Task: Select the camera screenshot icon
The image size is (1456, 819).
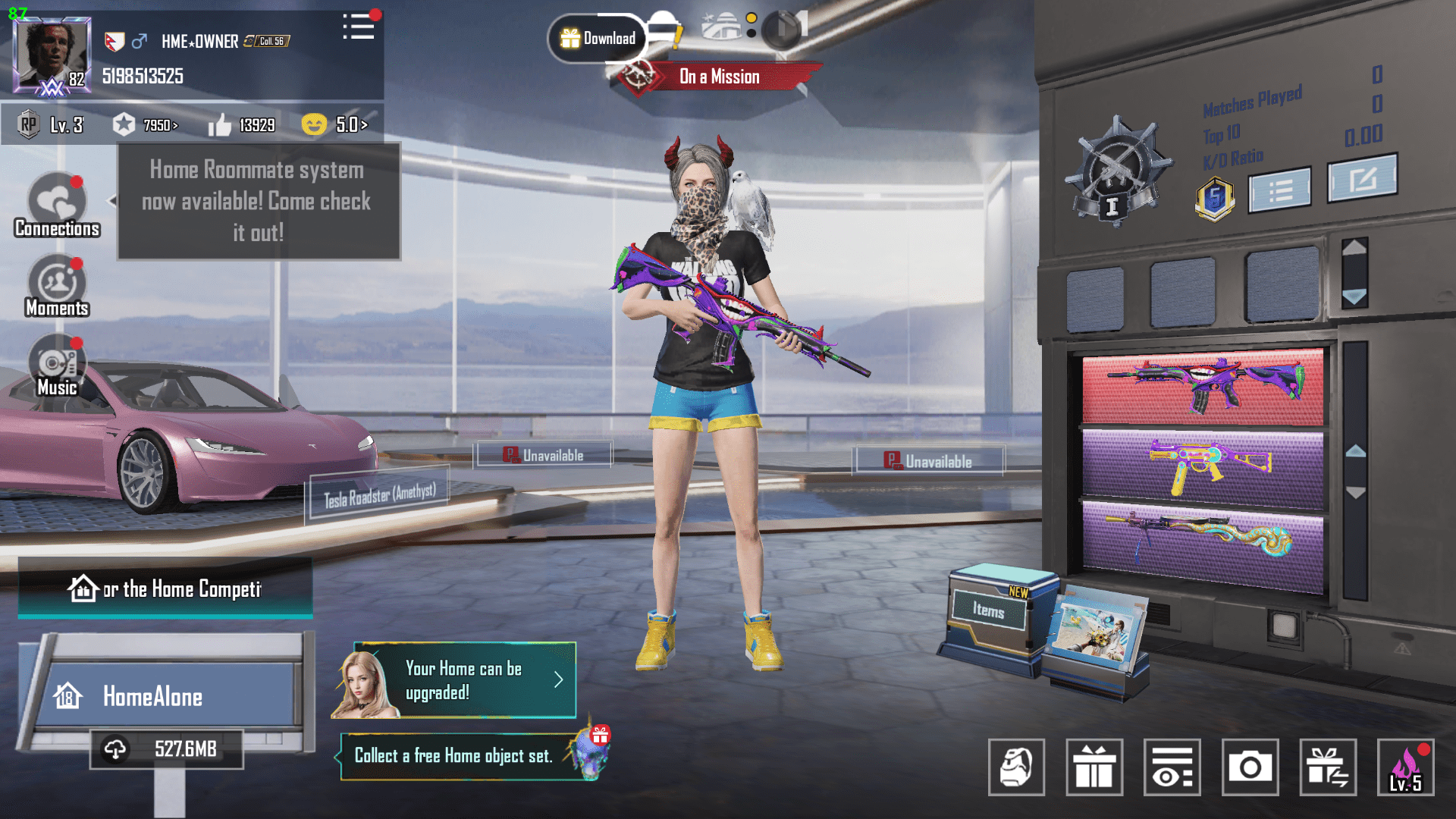Action: tap(1250, 767)
